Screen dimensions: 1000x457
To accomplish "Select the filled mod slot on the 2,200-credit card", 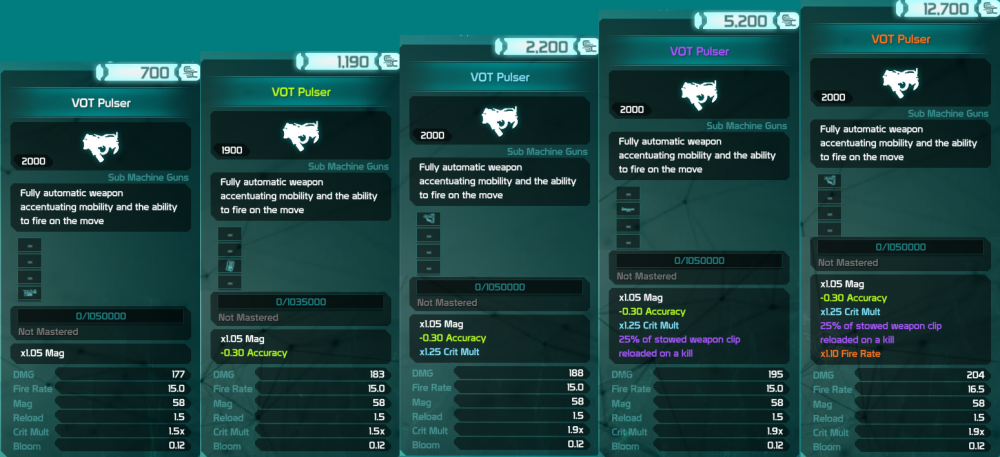I will pos(428,220).
